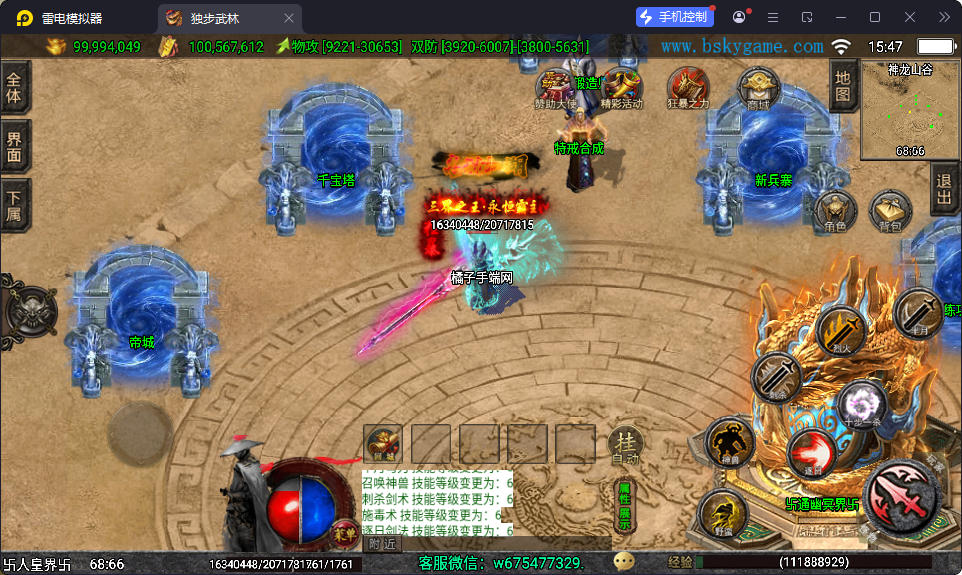The image size is (962, 575).
Task: Open the 属性展示 attributes panel
Action: click(624, 506)
